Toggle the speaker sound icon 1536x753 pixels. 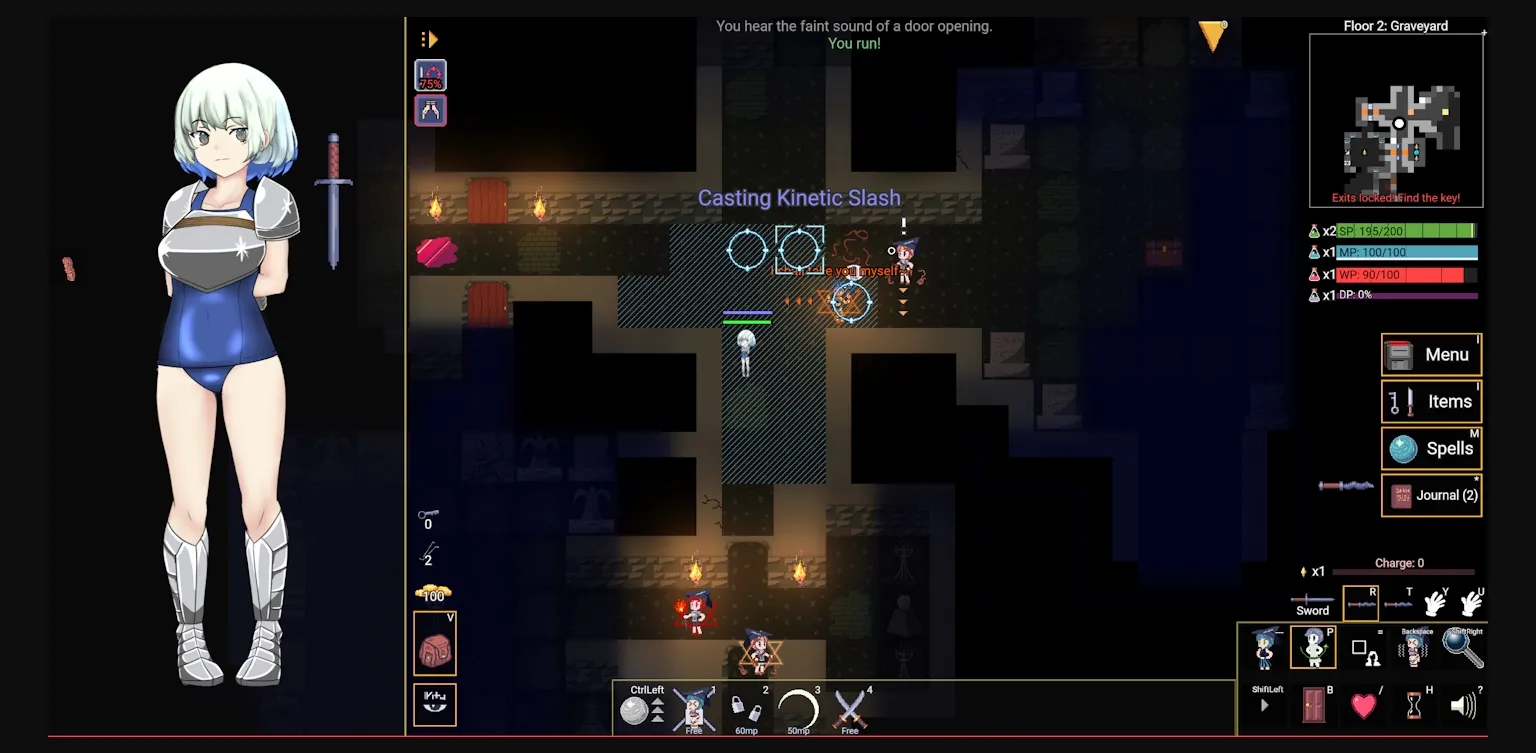pyautogui.click(x=1463, y=706)
